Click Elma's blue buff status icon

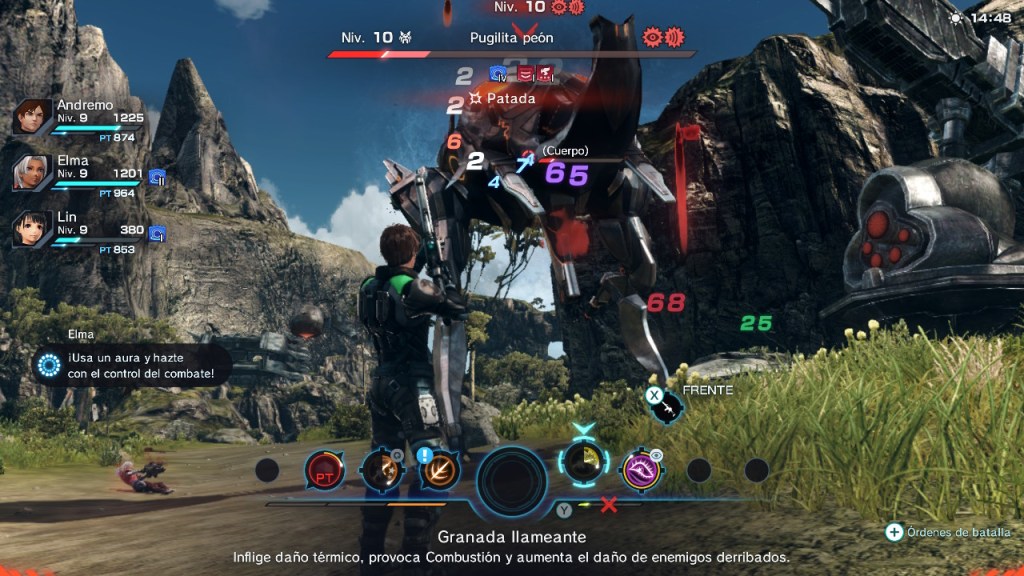coord(157,177)
